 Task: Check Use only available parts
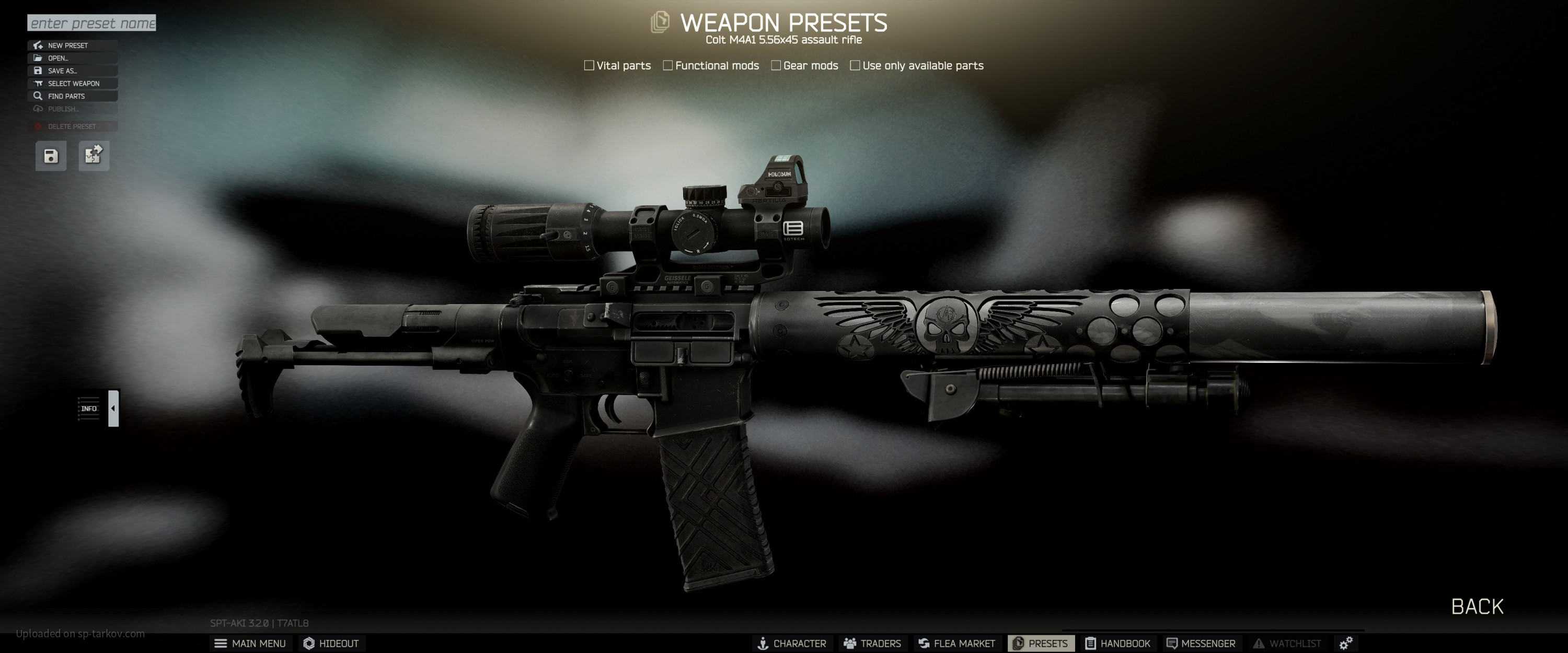(x=855, y=66)
